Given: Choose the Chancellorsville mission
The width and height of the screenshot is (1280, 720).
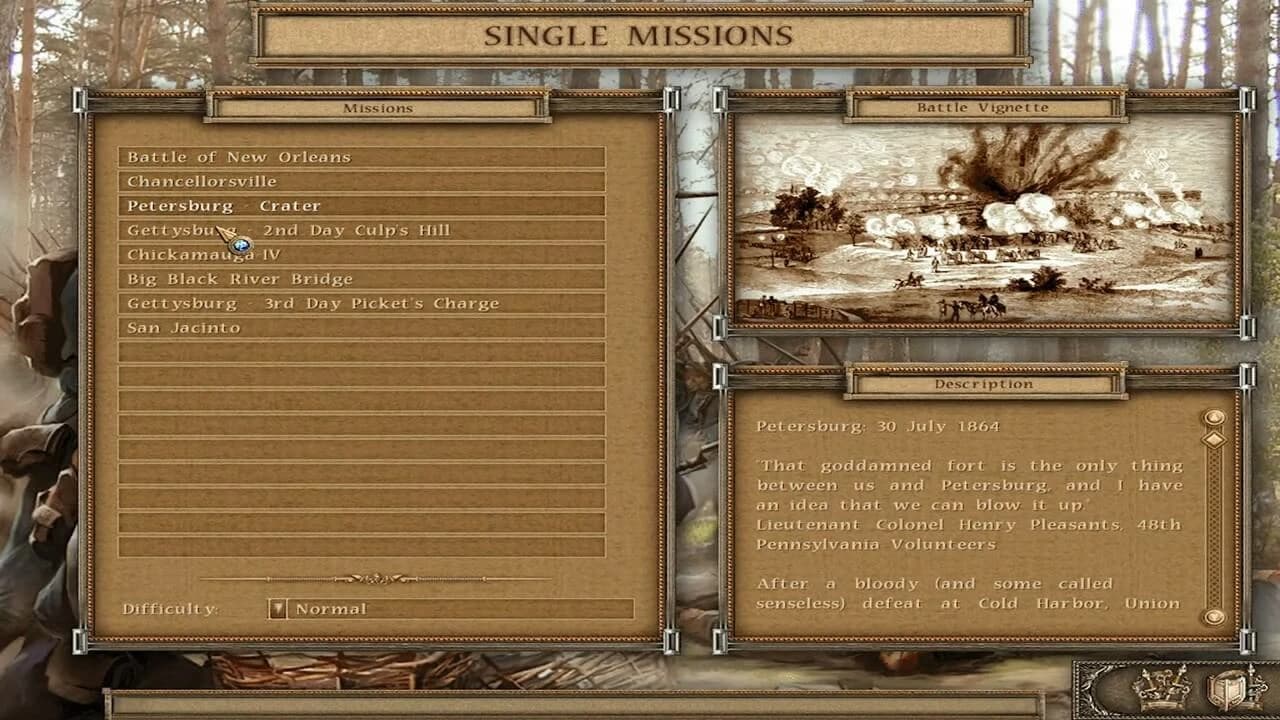Looking at the screenshot, I should click(x=361, y=181).
